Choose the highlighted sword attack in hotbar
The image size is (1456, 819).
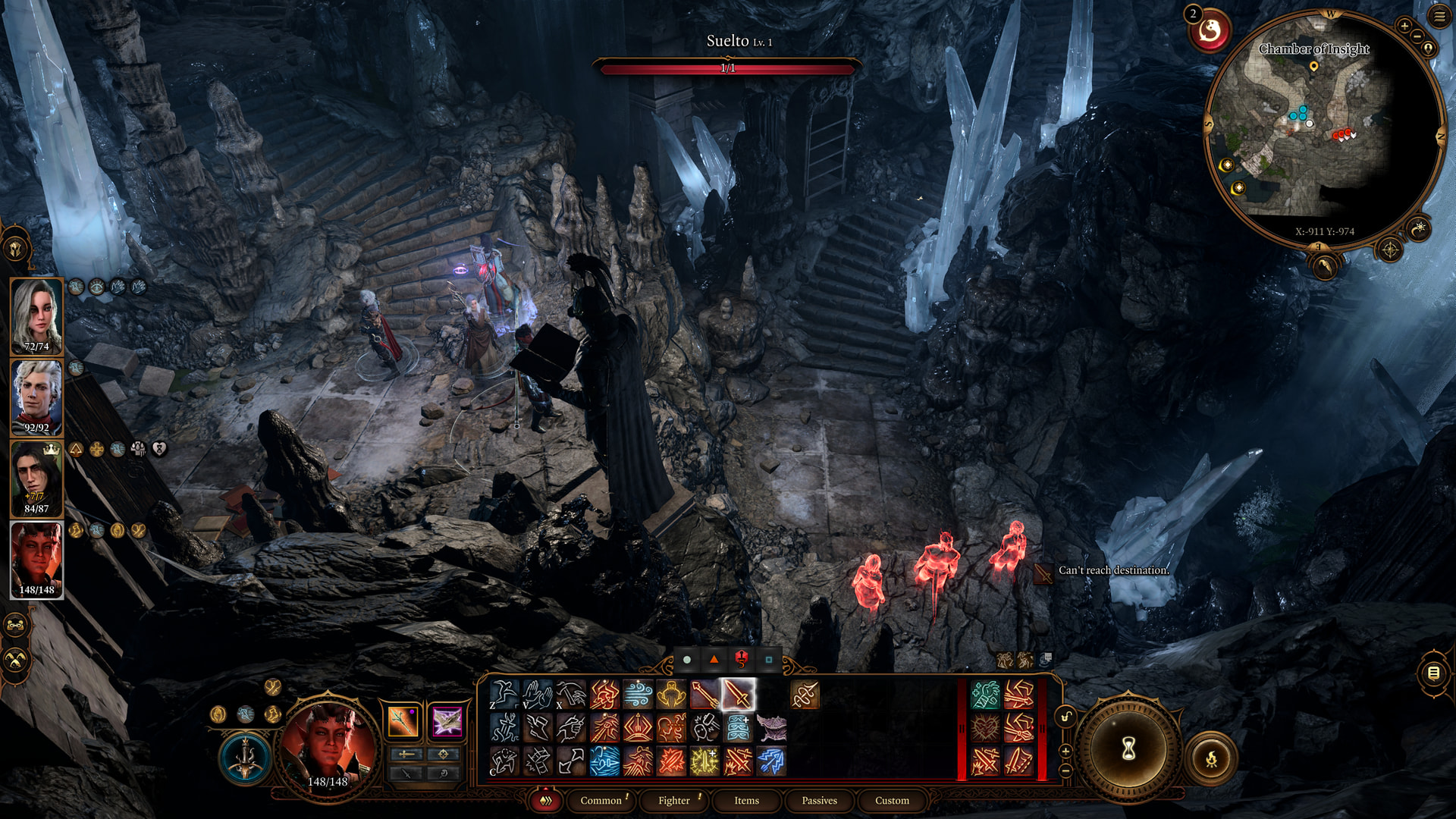click(x=737, y=695)
